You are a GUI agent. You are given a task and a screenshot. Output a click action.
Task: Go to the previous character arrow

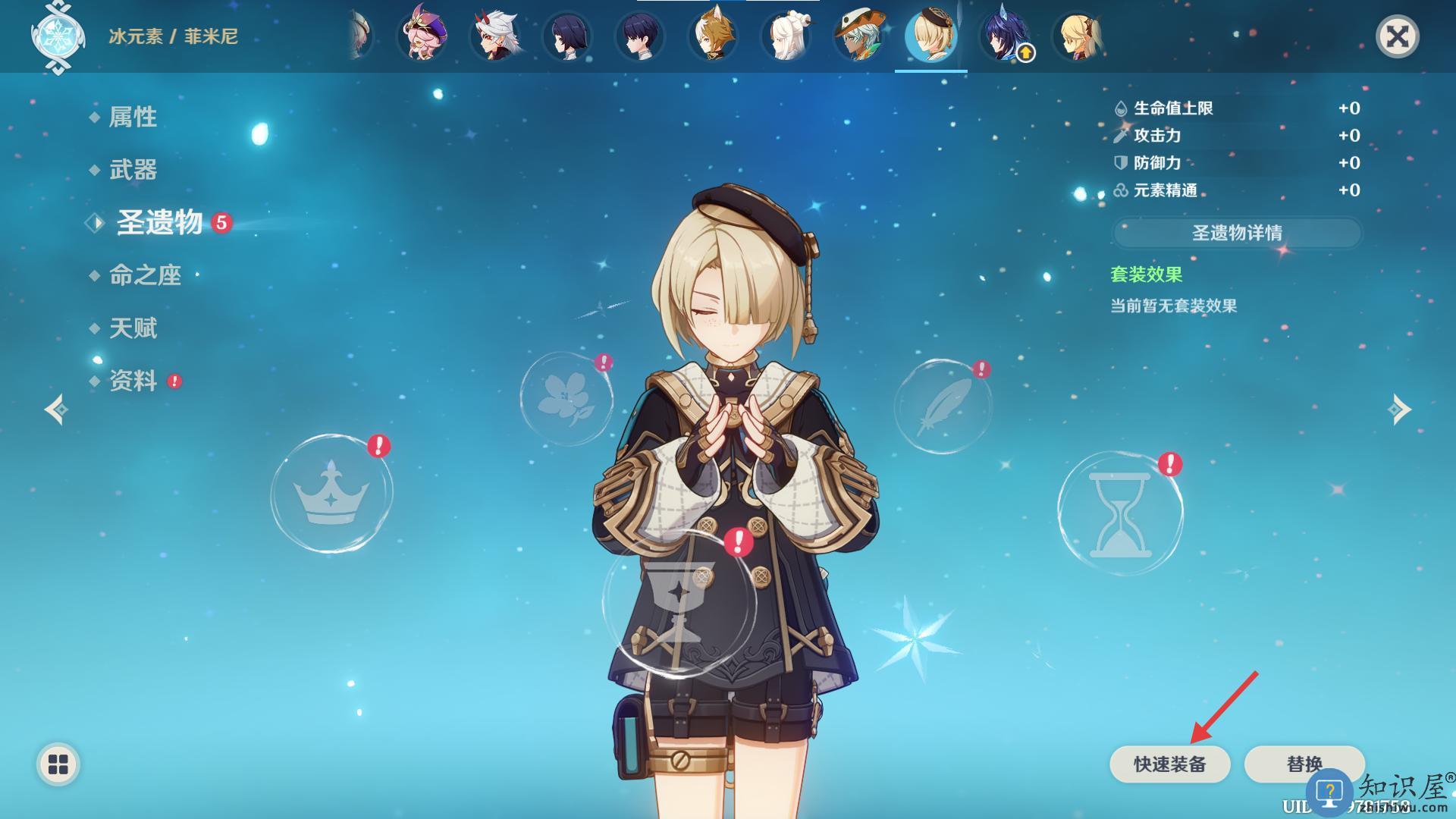pyautogui.click(x=56, y=409)
